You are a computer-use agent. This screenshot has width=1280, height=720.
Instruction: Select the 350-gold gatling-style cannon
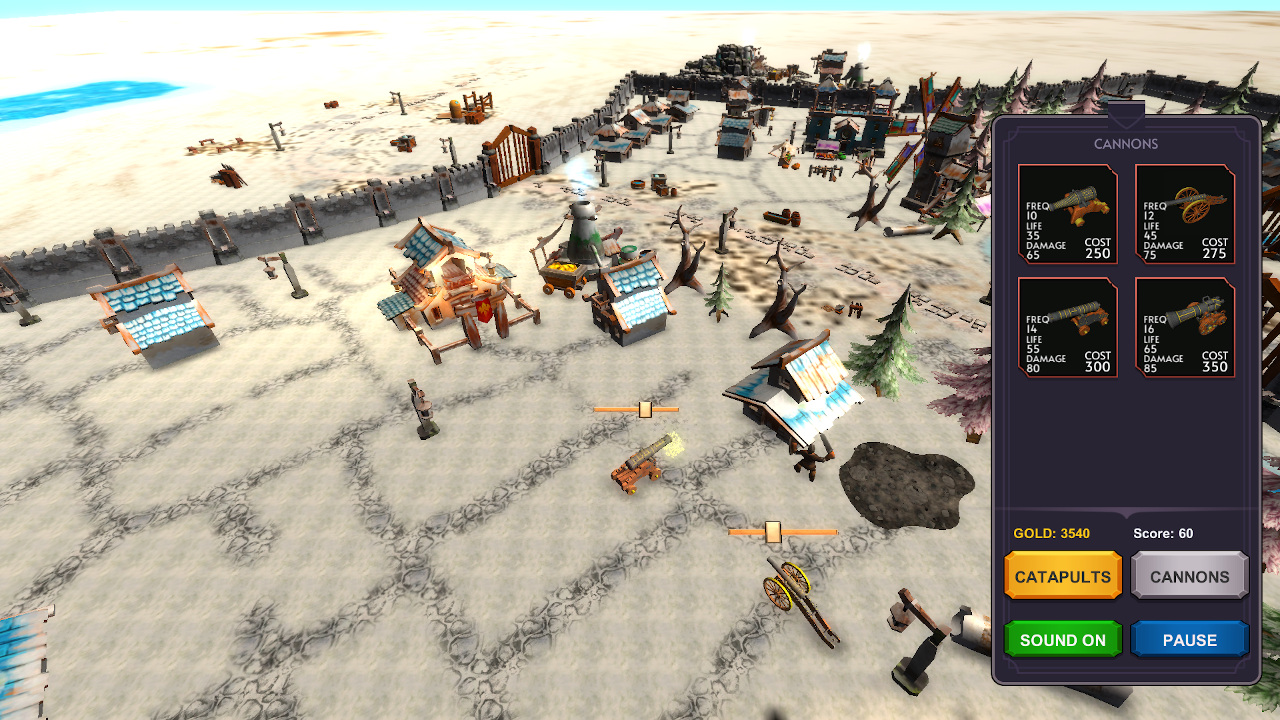click(1185, 328)
